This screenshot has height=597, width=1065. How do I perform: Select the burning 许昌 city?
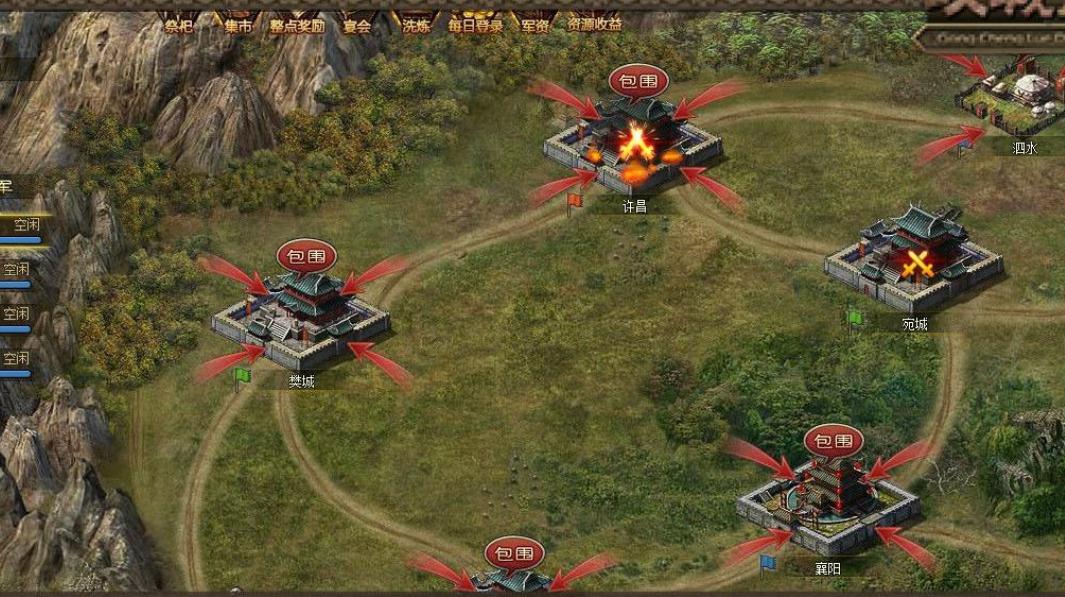[x=634, y=145]
